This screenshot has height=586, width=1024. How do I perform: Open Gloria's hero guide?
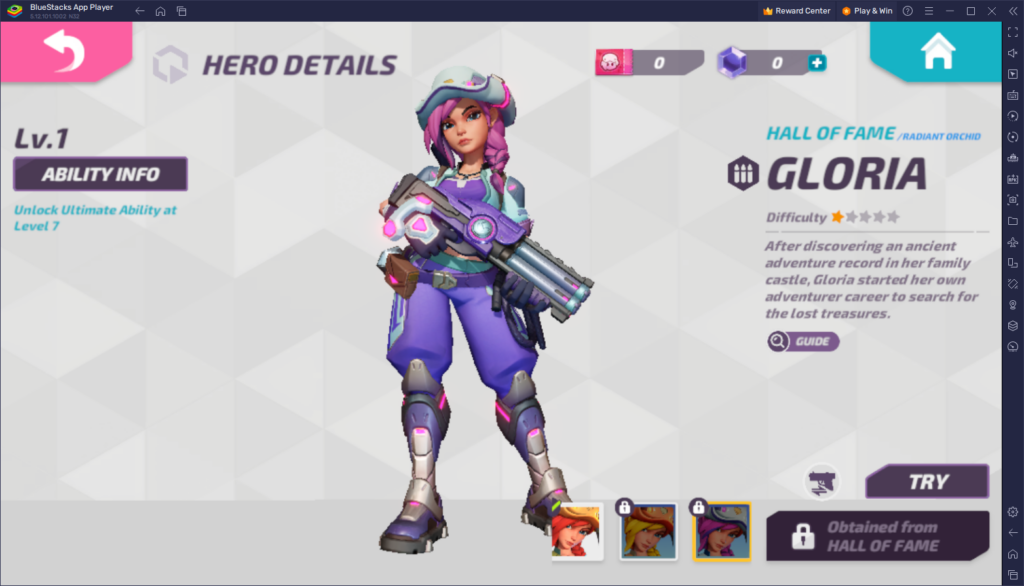803,342
